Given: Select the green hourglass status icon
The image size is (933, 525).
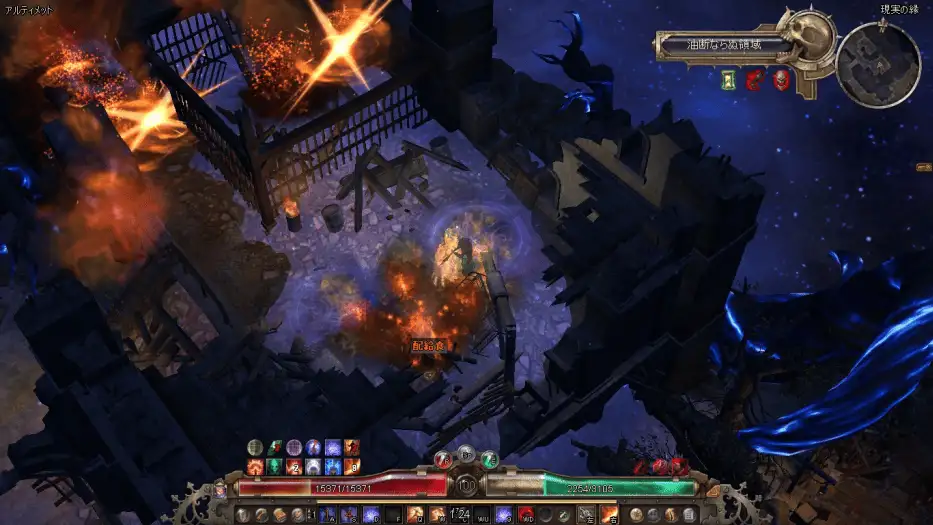Looking at the screenshot, I should click(x=729, y=78).
